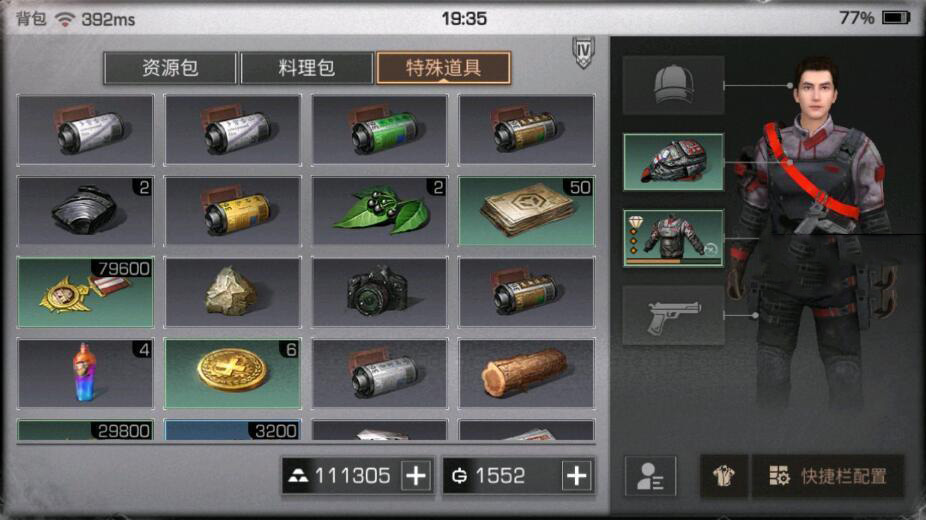Choose the rainbow potion bottle slot
This screenshot has height=520, width=926.
coord(86,373)
